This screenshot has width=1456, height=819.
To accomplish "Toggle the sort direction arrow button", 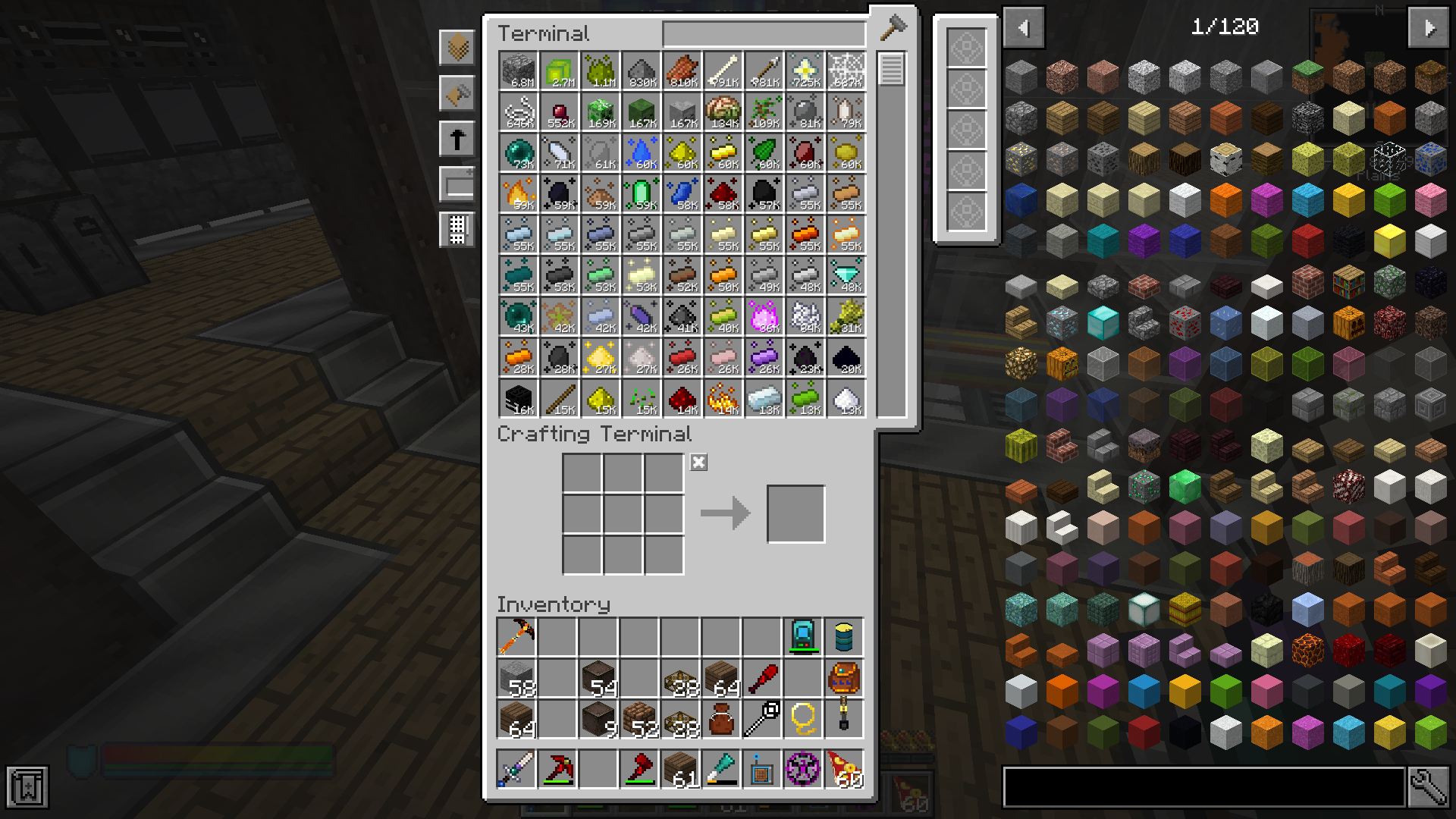I will coord(457,140).
